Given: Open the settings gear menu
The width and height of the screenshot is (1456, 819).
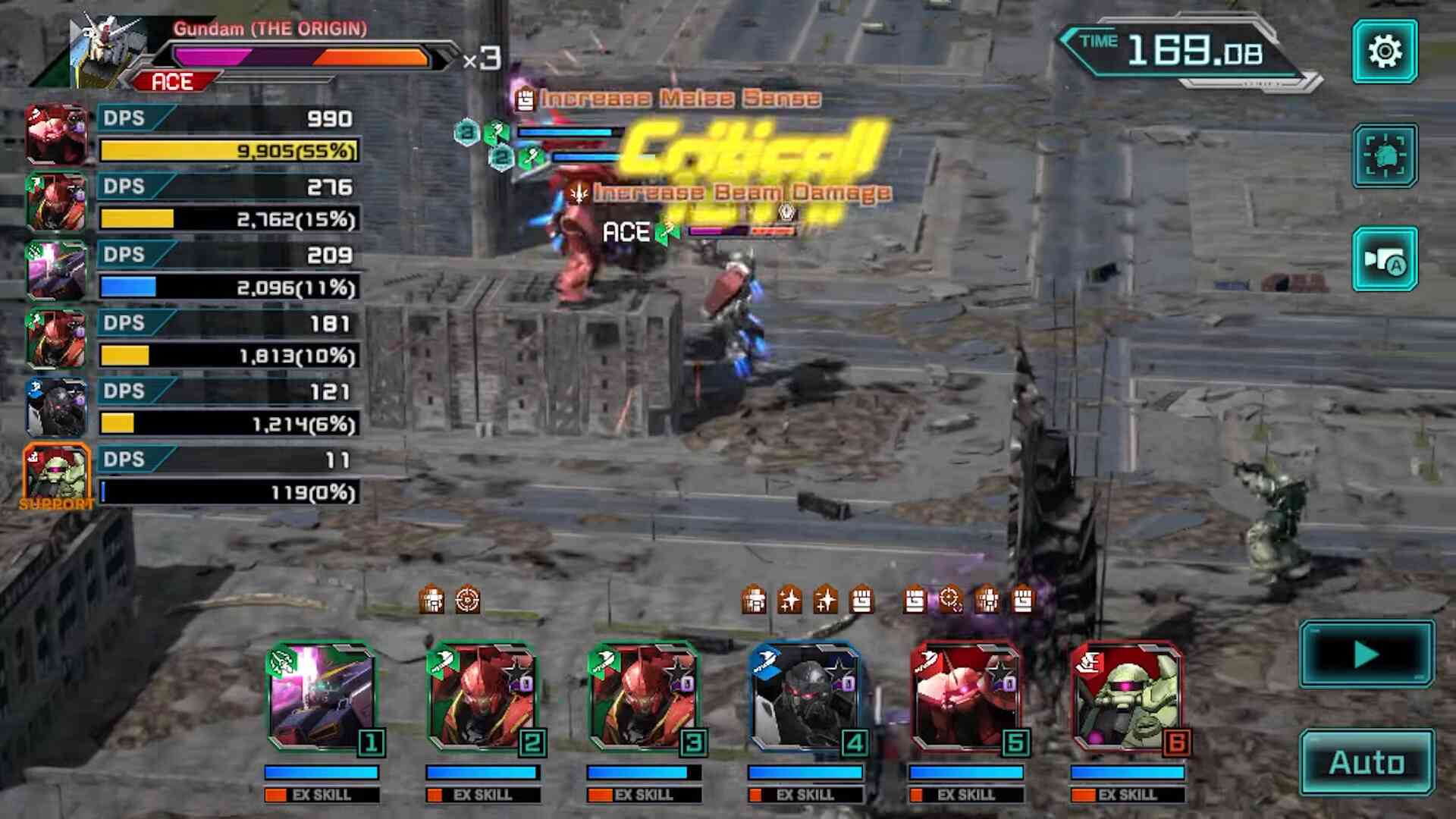Looking at the screenshot, I should click(1385, 52).
